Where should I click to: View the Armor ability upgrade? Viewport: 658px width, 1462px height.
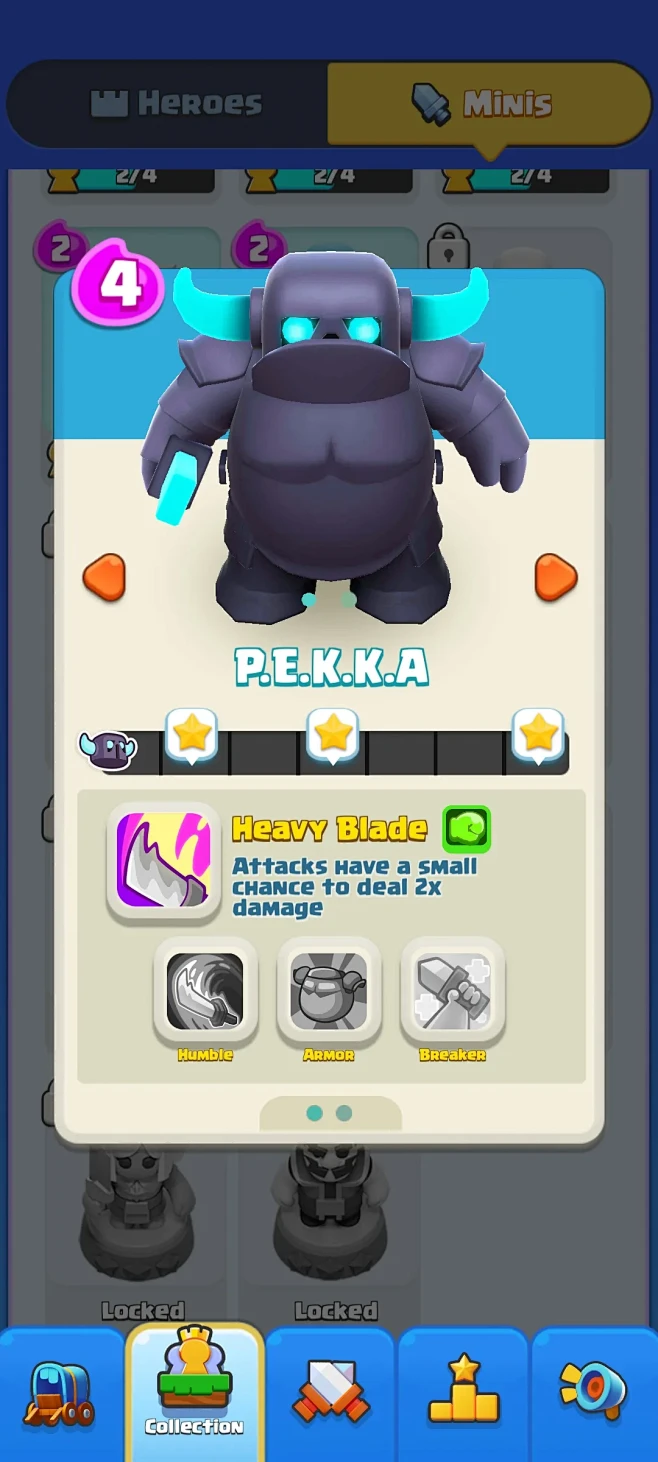coord(329,991)
